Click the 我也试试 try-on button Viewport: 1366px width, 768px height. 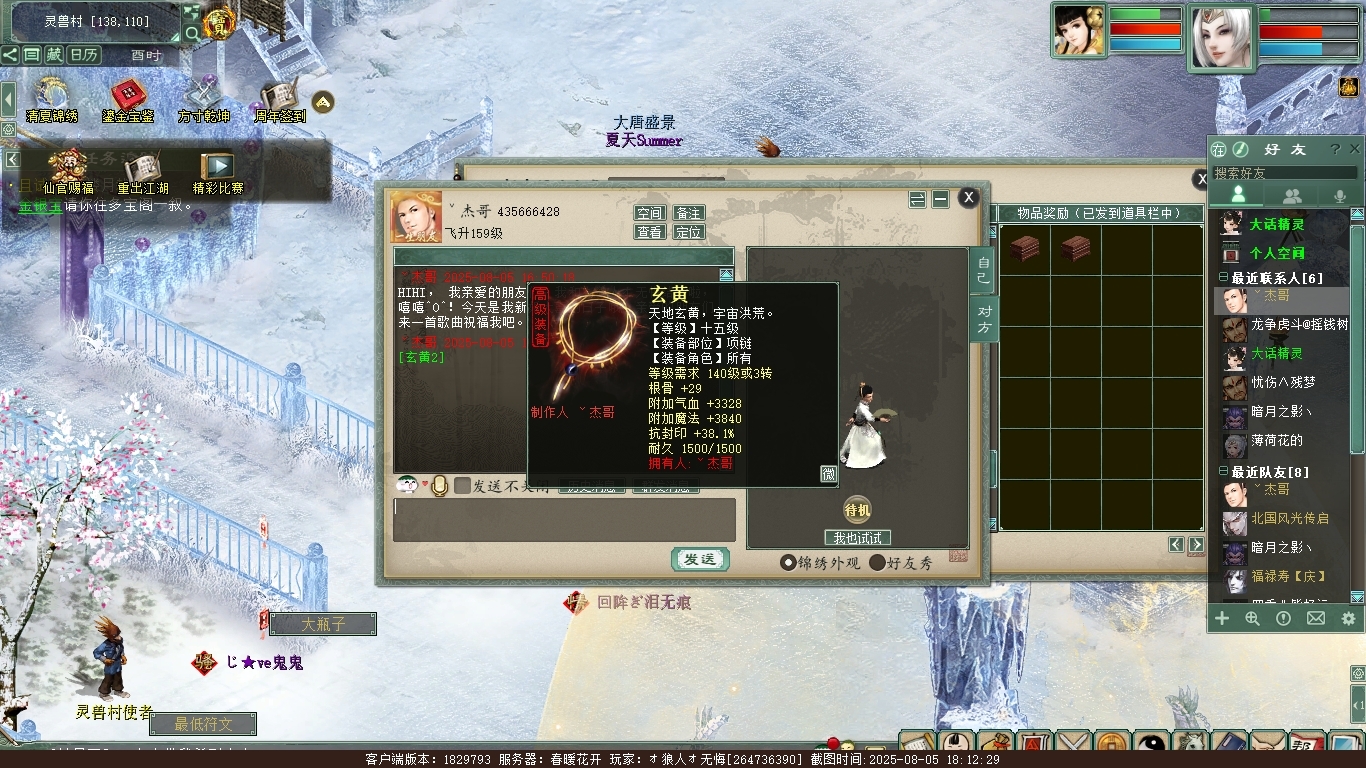click(857, 538)
